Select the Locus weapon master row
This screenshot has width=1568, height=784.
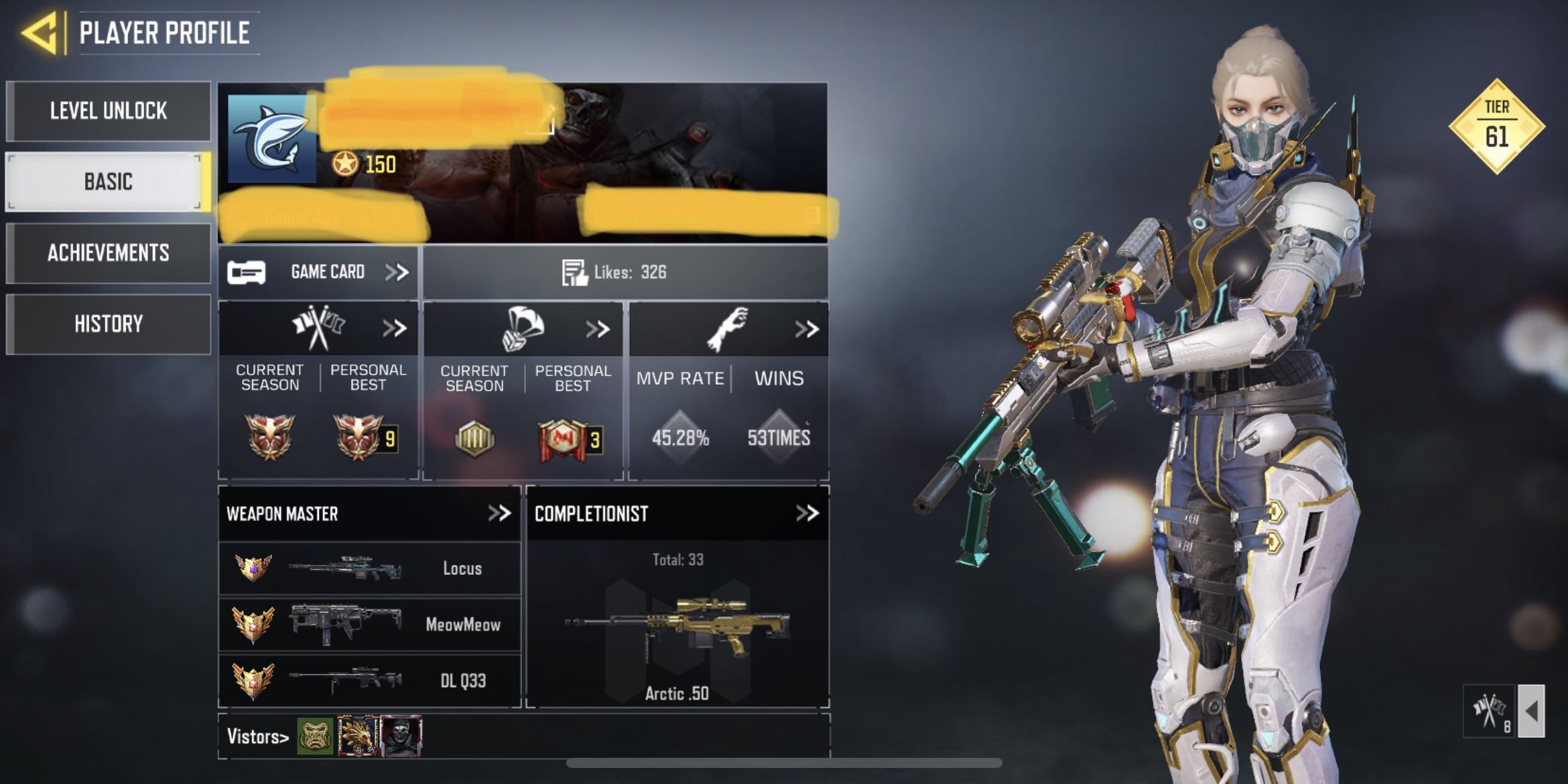point(369,568)
